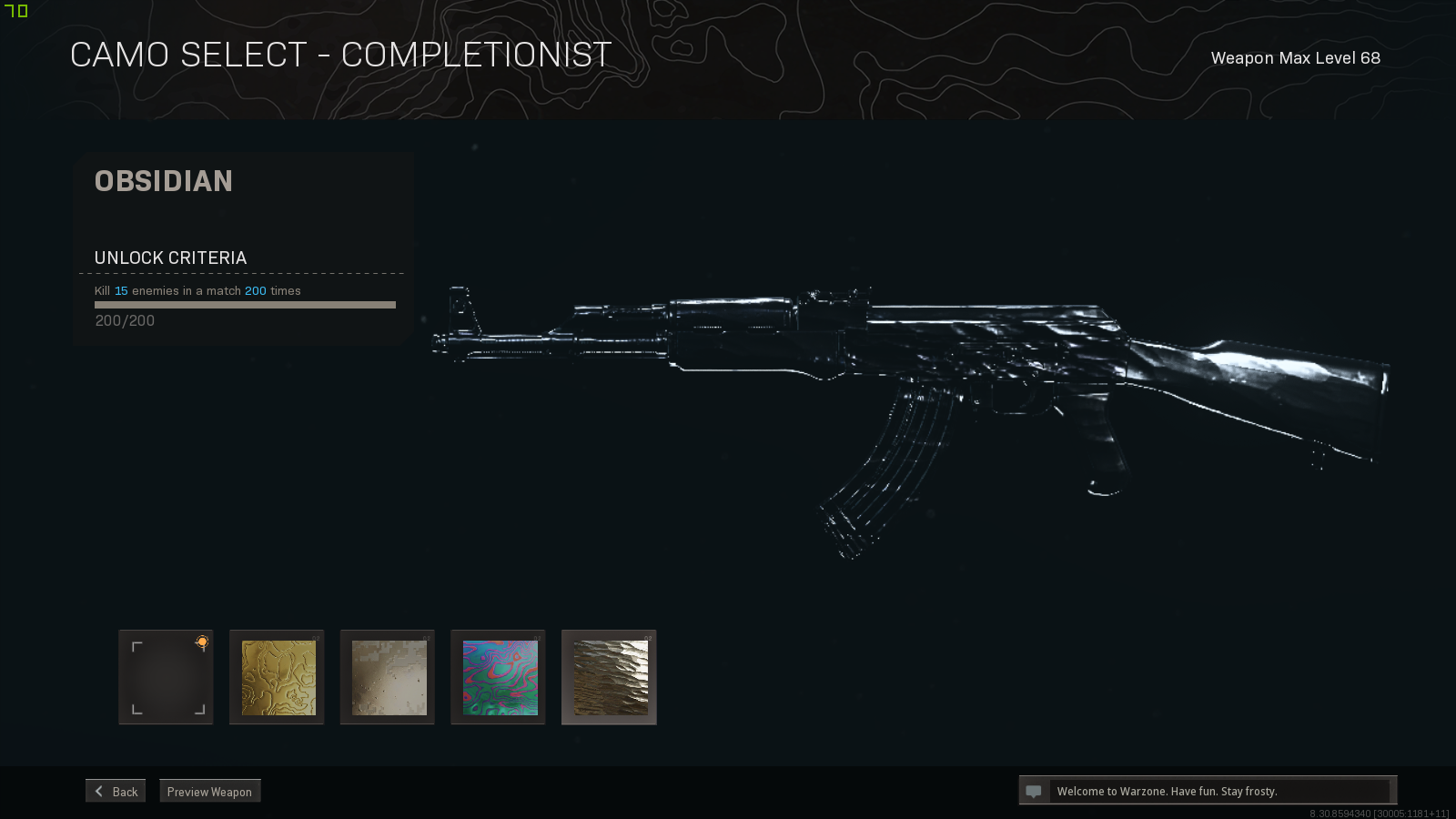Click the chat speech bubble icon
The height and width of the screenshot is (819, 1456).
1035,790
